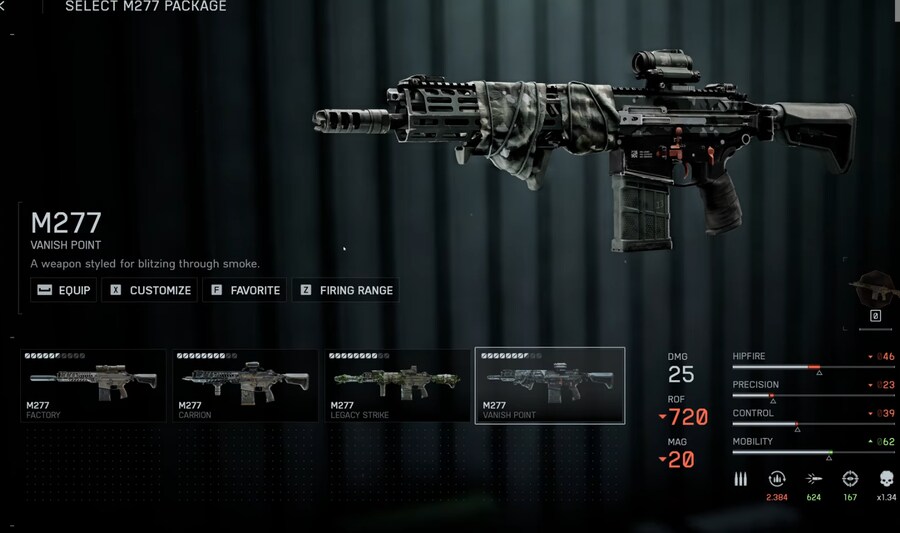
Task: Select the M277 Legacy Strike package
Action: (397, 385)
